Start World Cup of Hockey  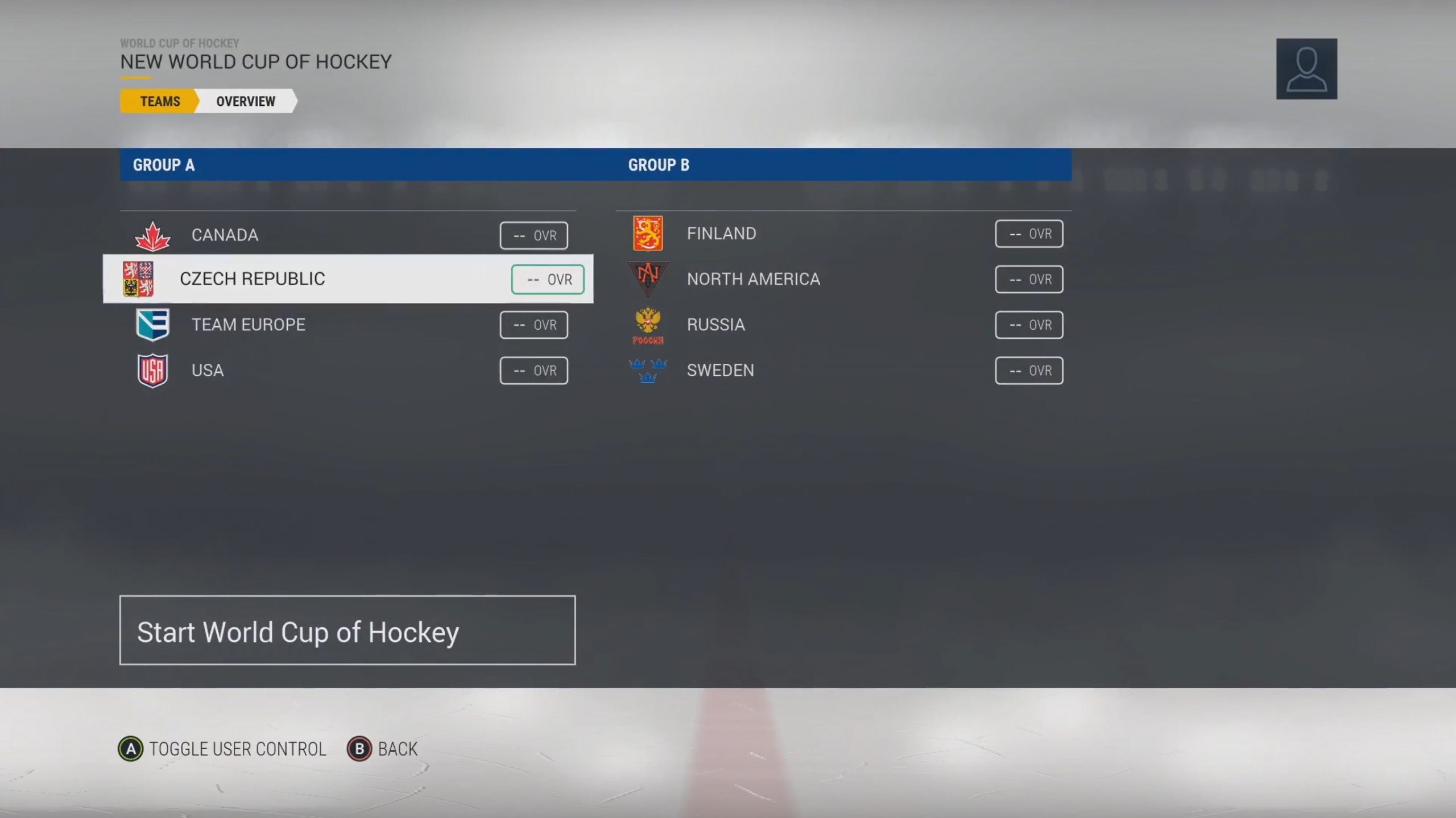point(347,630)
